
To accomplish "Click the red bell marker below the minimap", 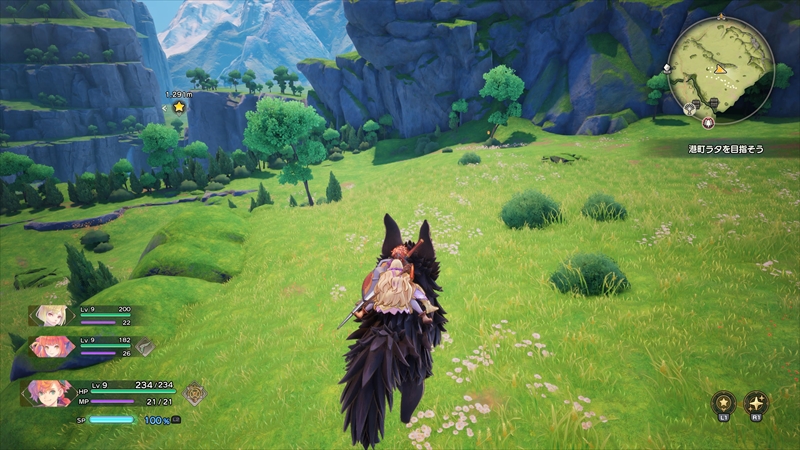I will pos(709,121).
